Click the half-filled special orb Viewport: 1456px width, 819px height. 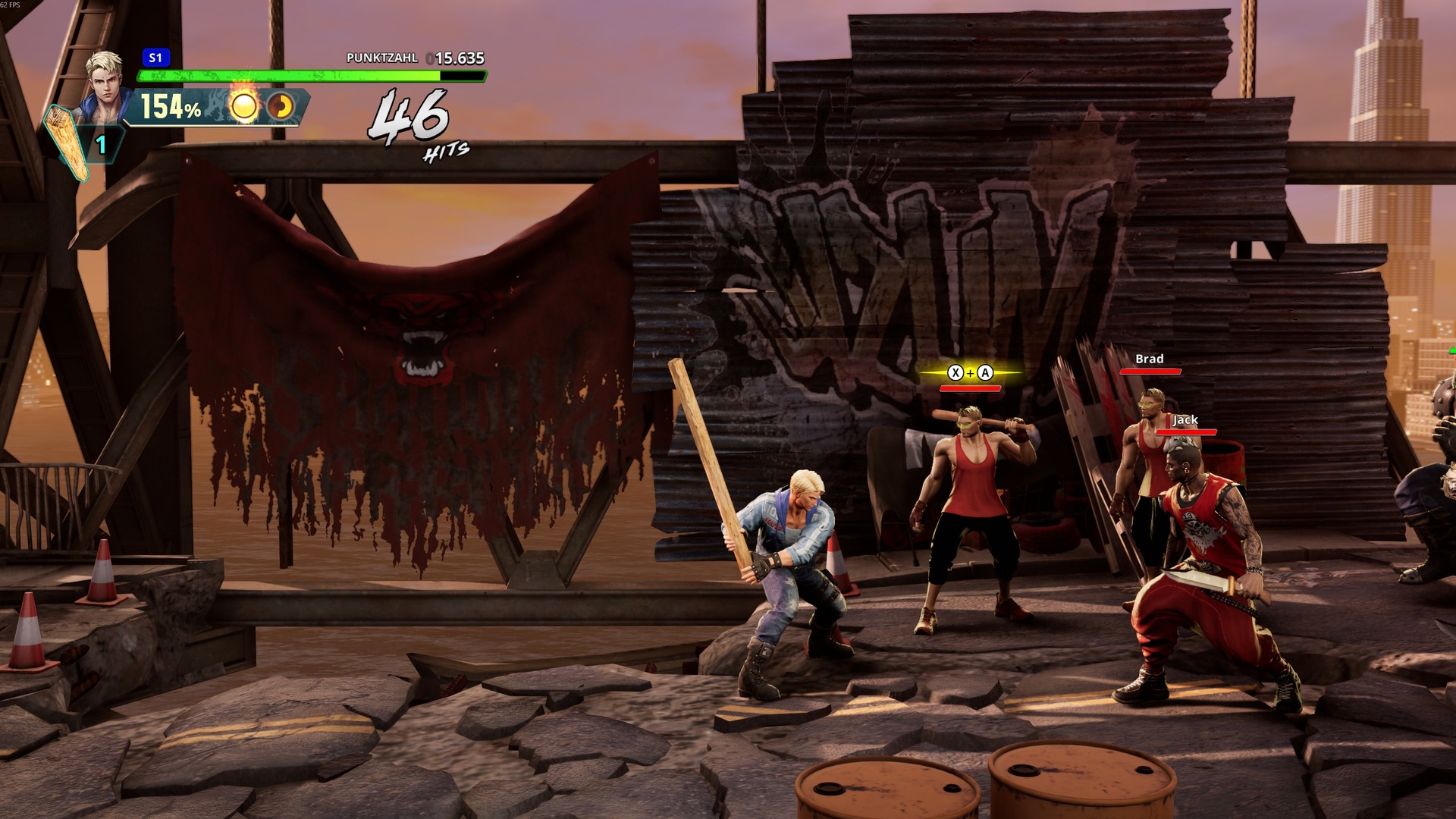click(x=281, y=107)
